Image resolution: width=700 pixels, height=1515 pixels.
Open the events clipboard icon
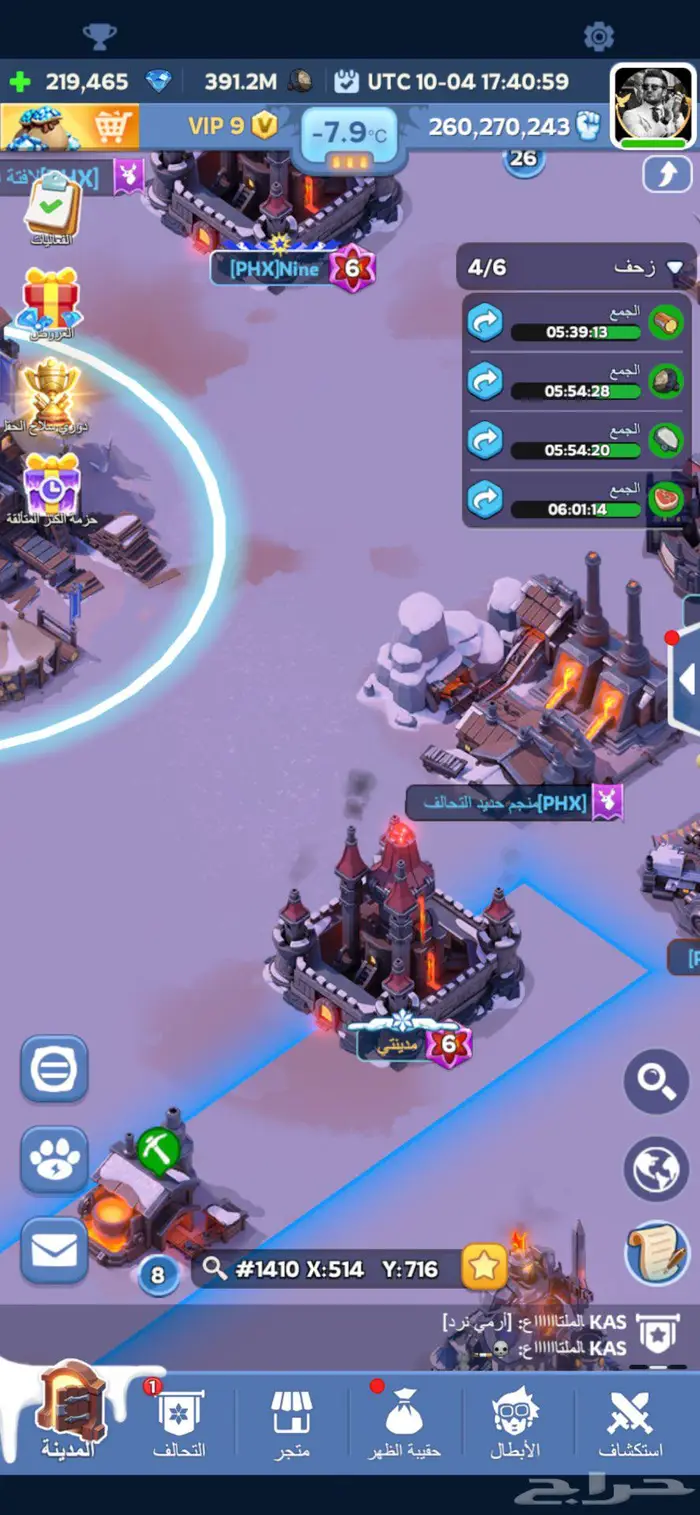pyautogui.click(x=50, y=208)
